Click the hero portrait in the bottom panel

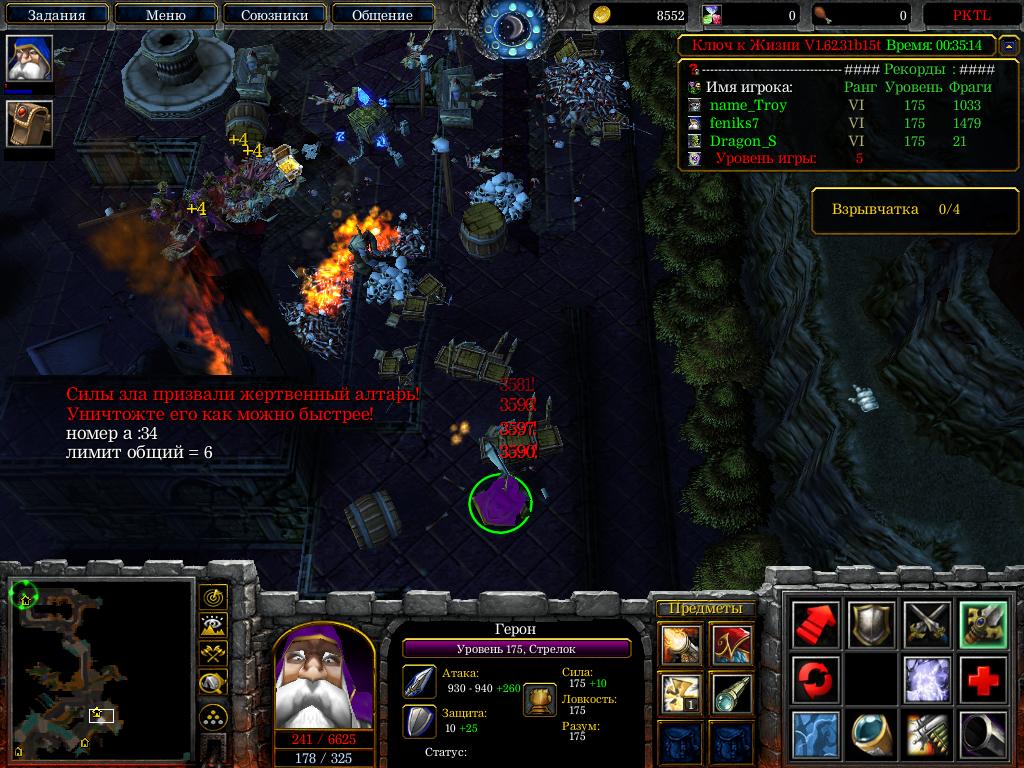pos(323,679)
